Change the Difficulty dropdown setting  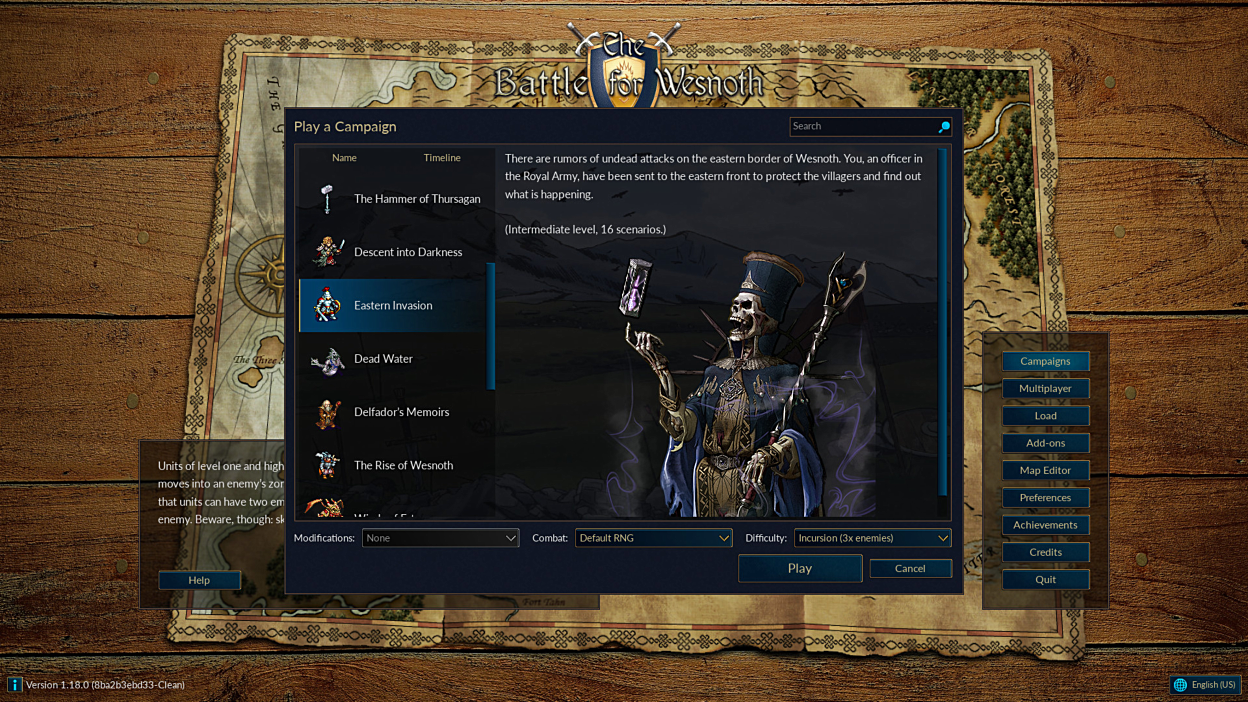pos(872,538)
